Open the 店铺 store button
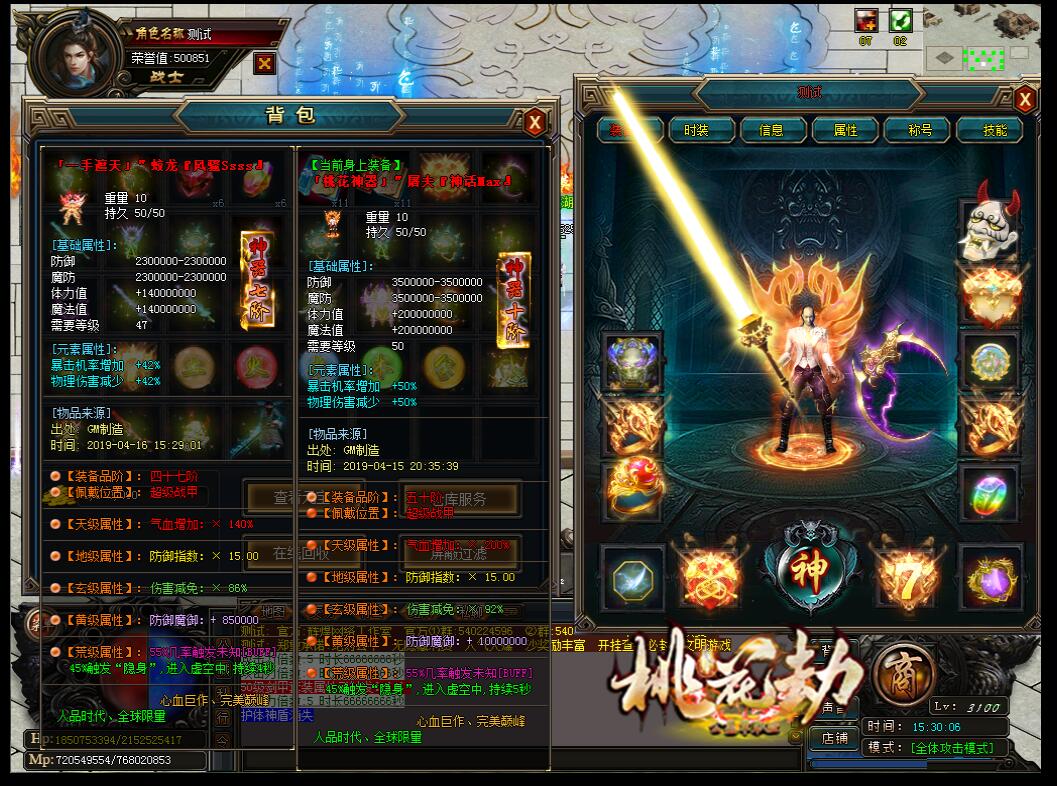Viewport: 1057px width, 786px height. click(834, 738)
